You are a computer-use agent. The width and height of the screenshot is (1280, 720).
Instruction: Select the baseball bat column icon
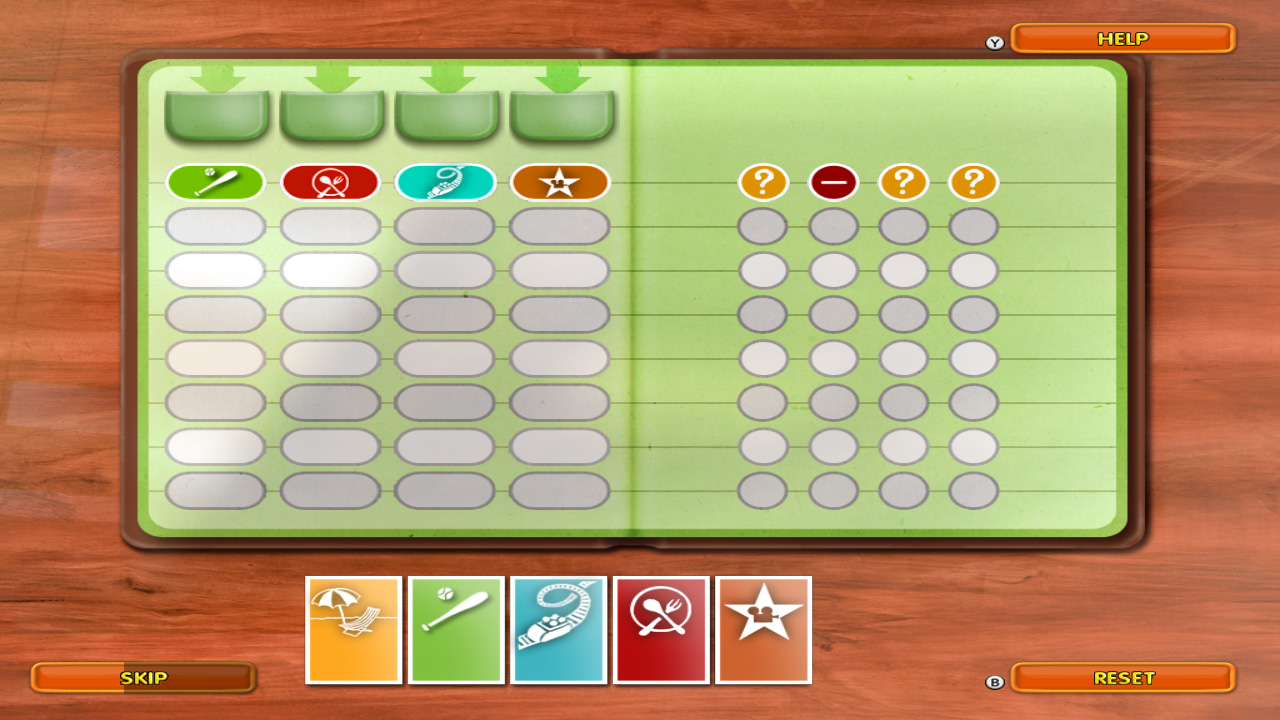click(x=216, y=183)
